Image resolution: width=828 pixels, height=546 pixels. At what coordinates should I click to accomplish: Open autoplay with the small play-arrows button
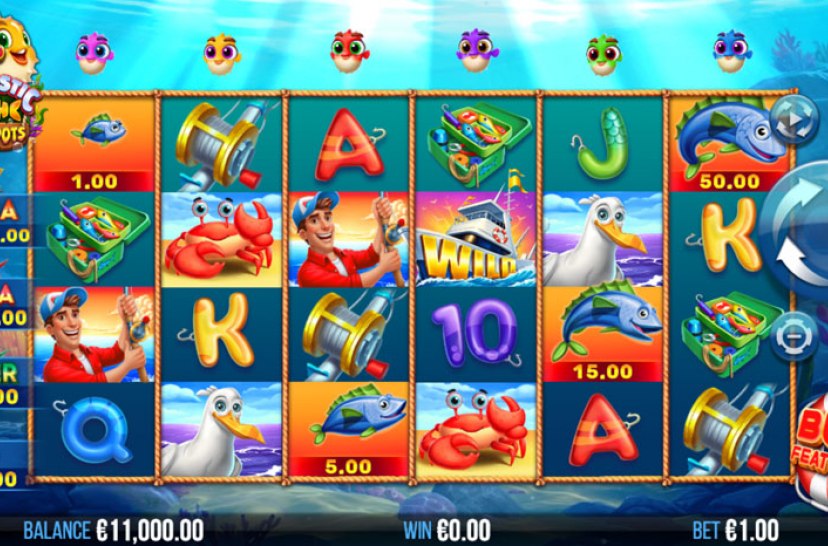point(793,122)
